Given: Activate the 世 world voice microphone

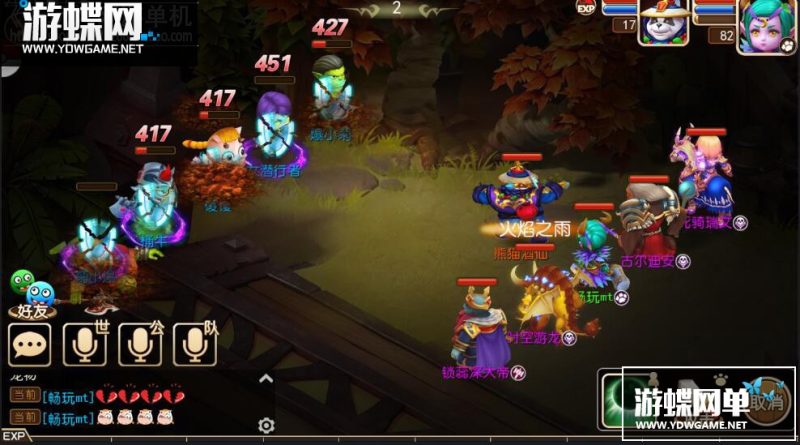Looking at the screenshot, I should click(85, 345).
